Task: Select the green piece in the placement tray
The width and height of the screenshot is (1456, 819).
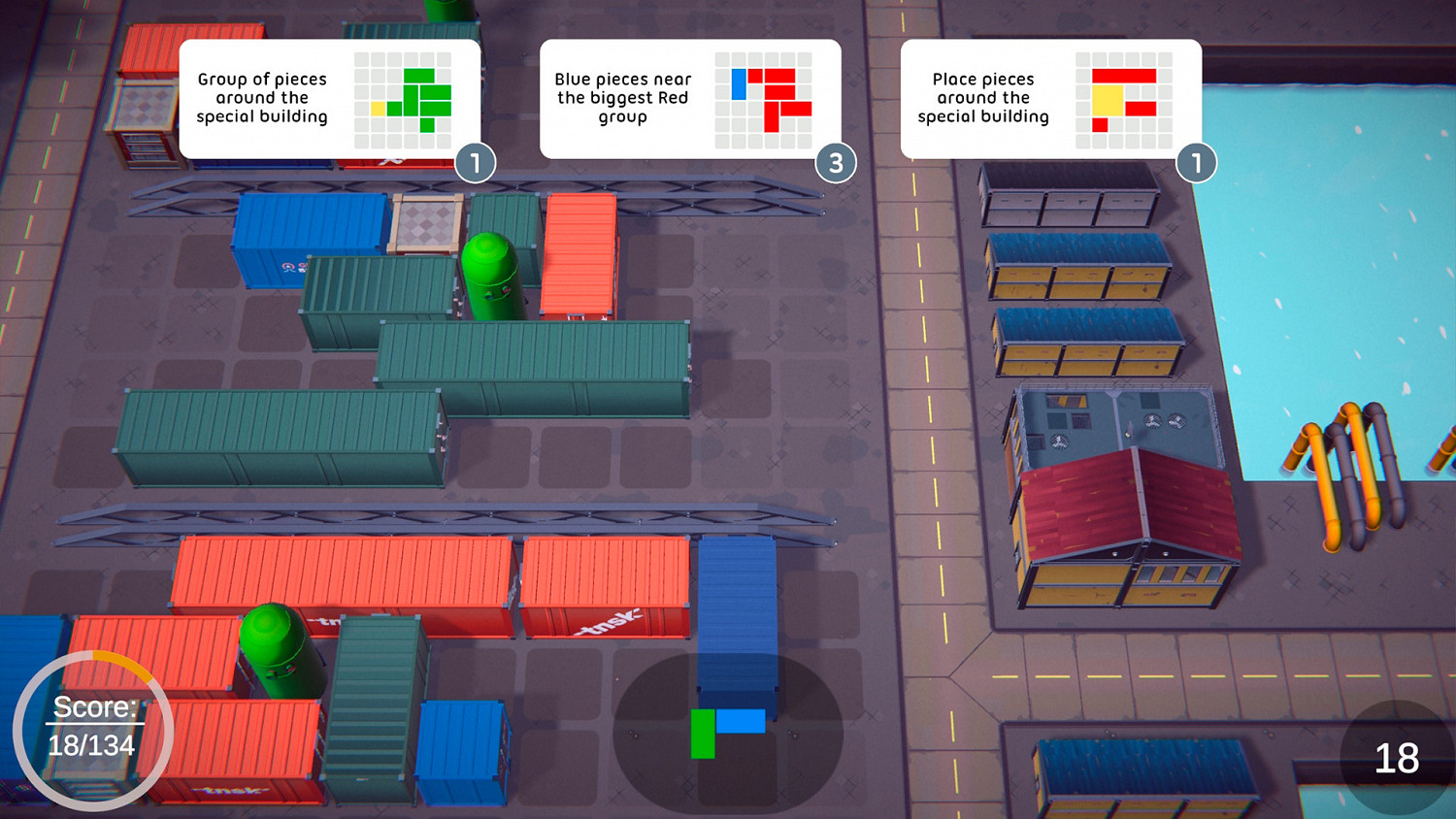Action: click(704, 733)
